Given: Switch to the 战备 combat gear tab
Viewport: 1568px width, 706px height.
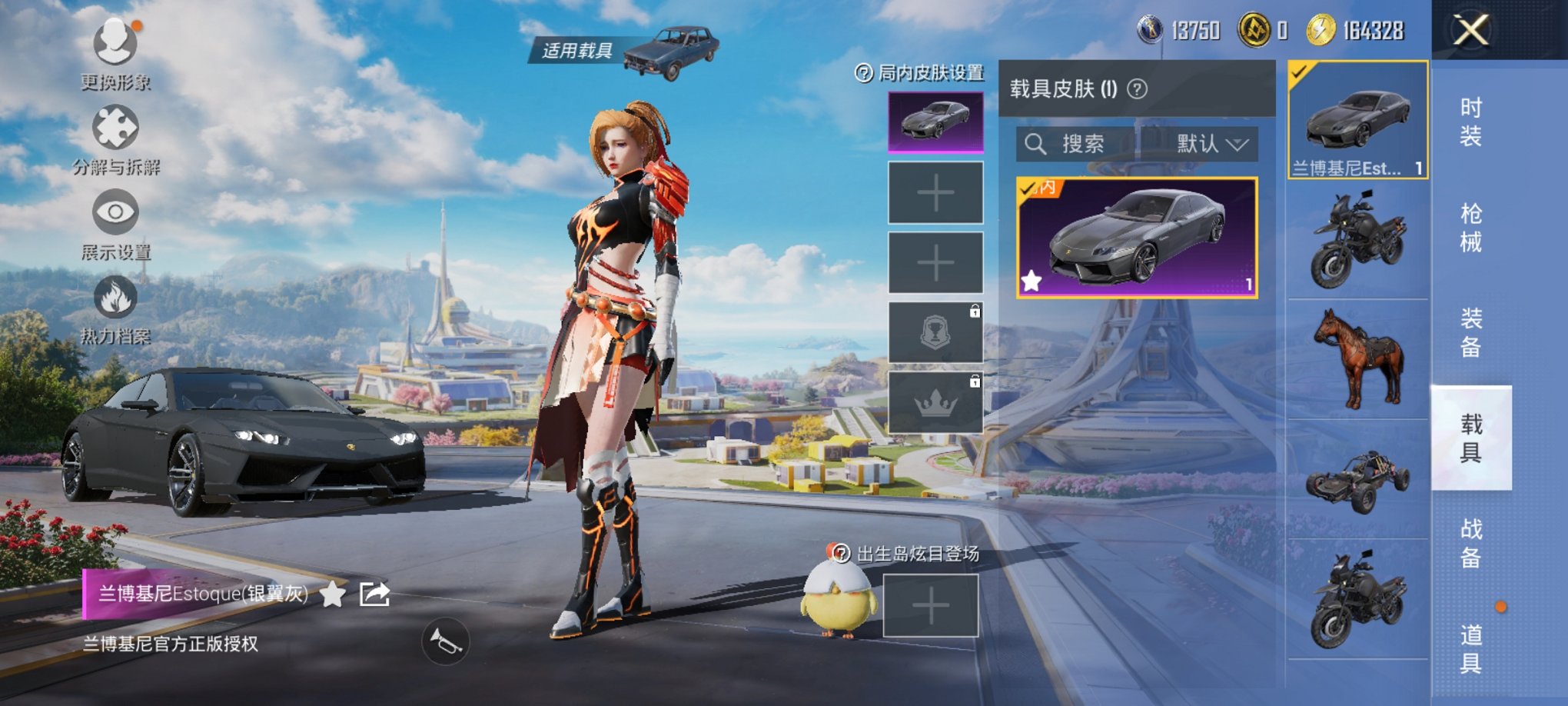Looking at the screenshot, I should point(1470,543).
